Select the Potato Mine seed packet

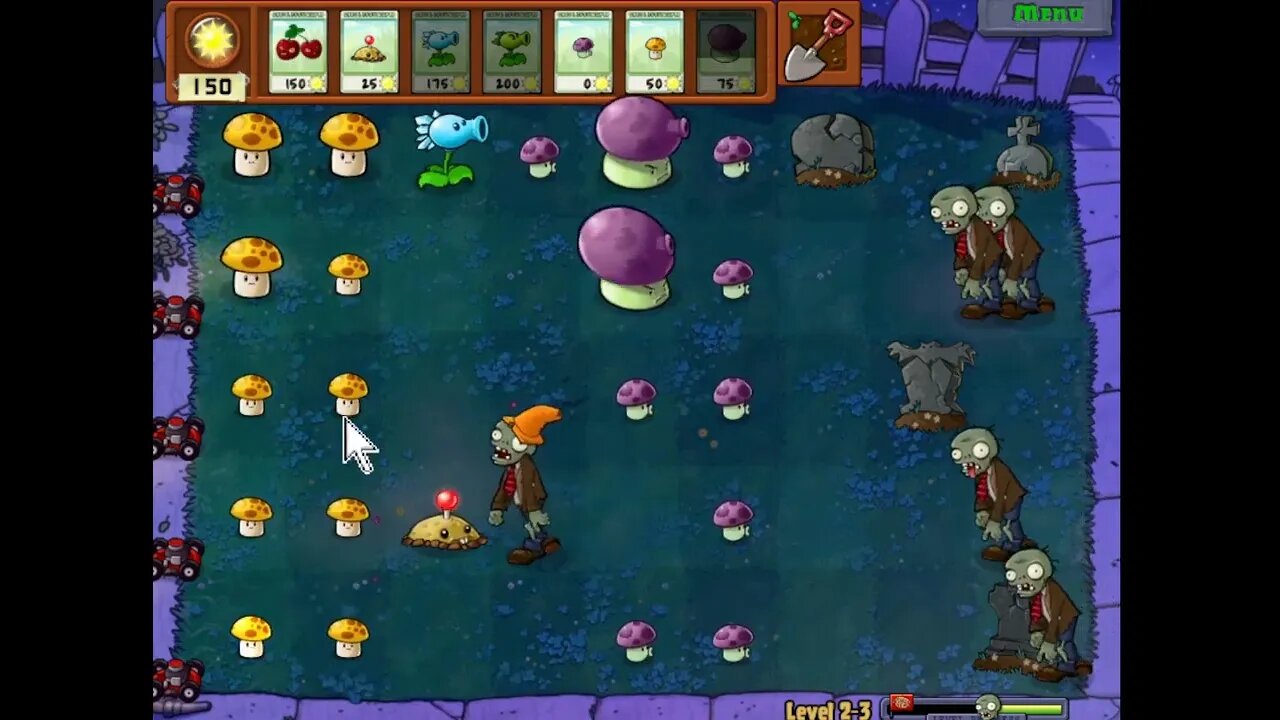tap(371, 50)
